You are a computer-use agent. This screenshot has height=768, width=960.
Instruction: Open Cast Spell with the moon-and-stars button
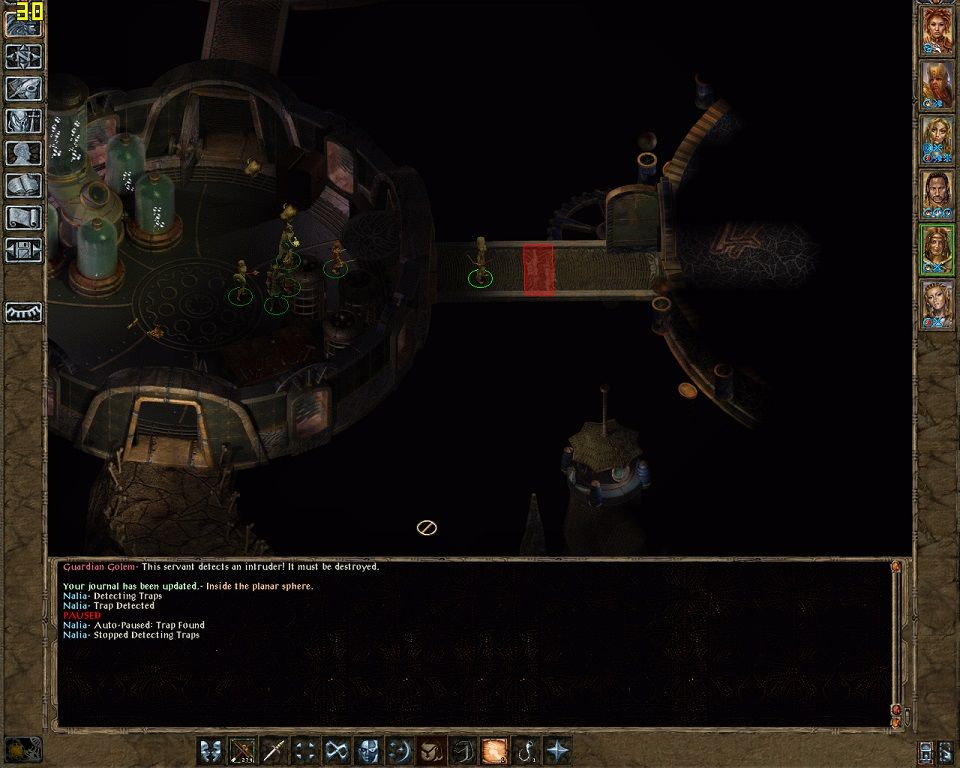coord(400,750)
